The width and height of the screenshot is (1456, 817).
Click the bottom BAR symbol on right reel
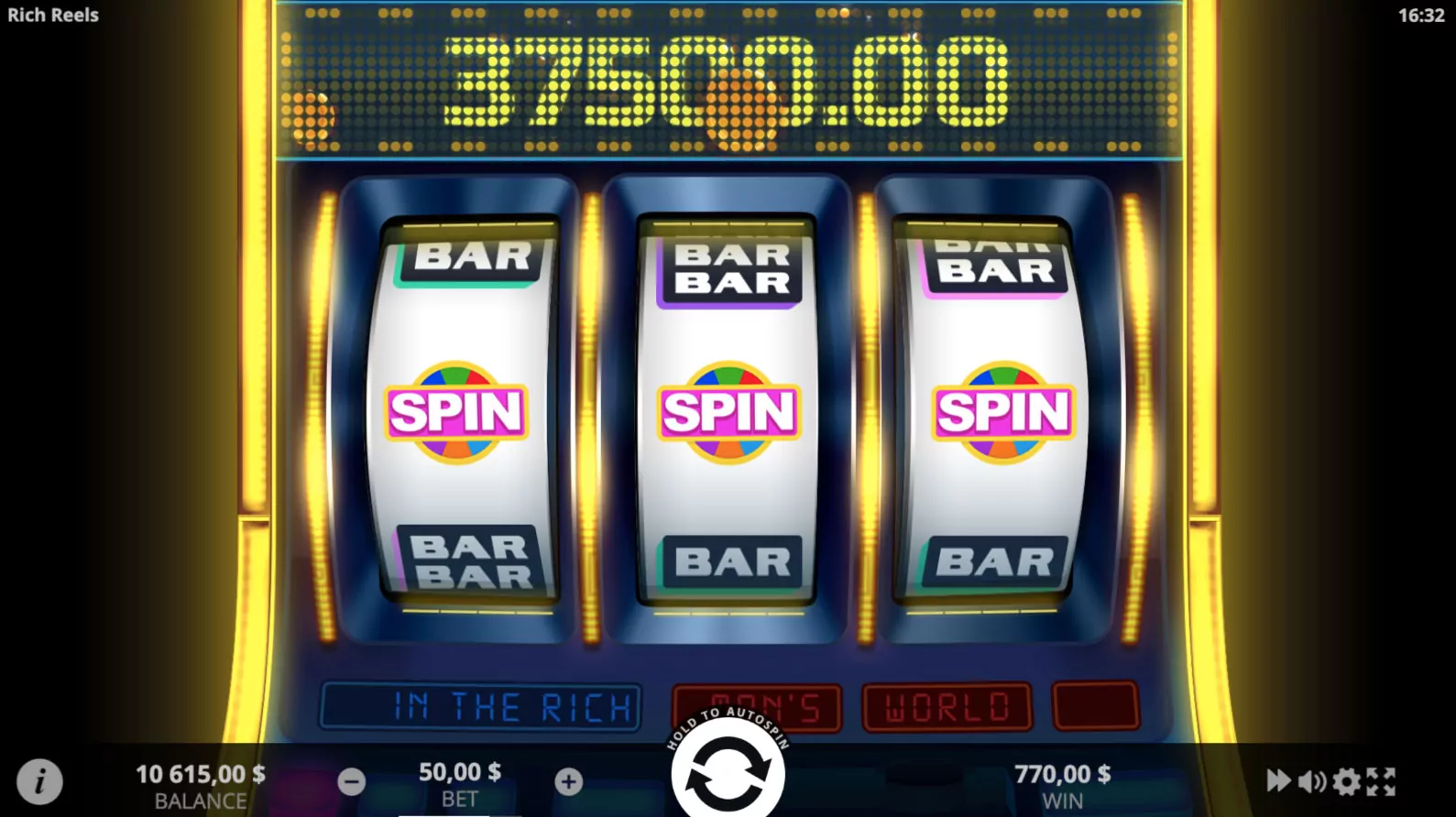click(999, 559)
